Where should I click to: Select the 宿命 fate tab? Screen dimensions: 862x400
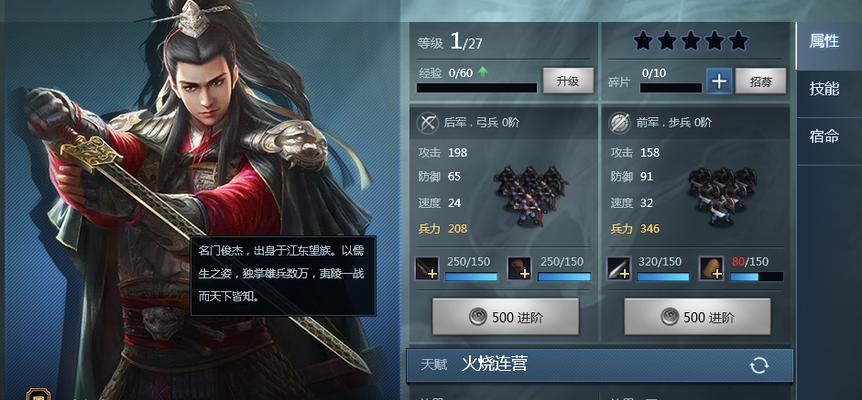(824, 136)
